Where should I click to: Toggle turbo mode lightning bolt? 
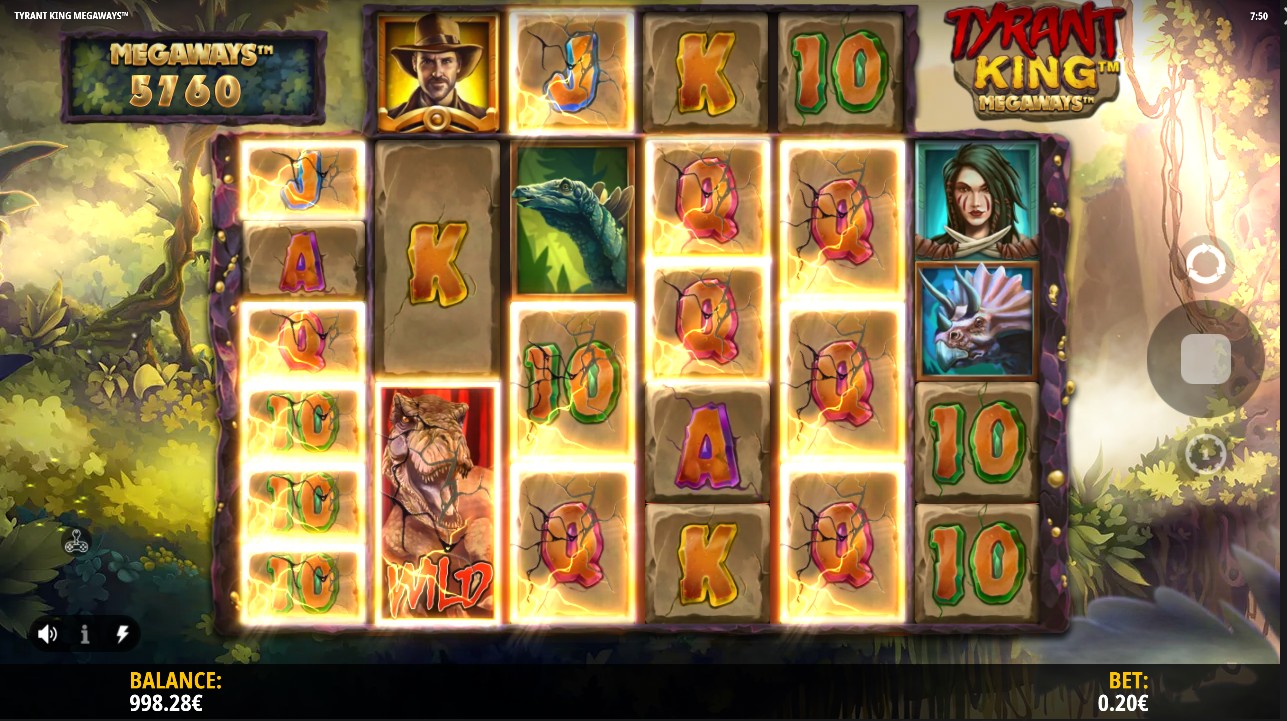tap(122, 634)
